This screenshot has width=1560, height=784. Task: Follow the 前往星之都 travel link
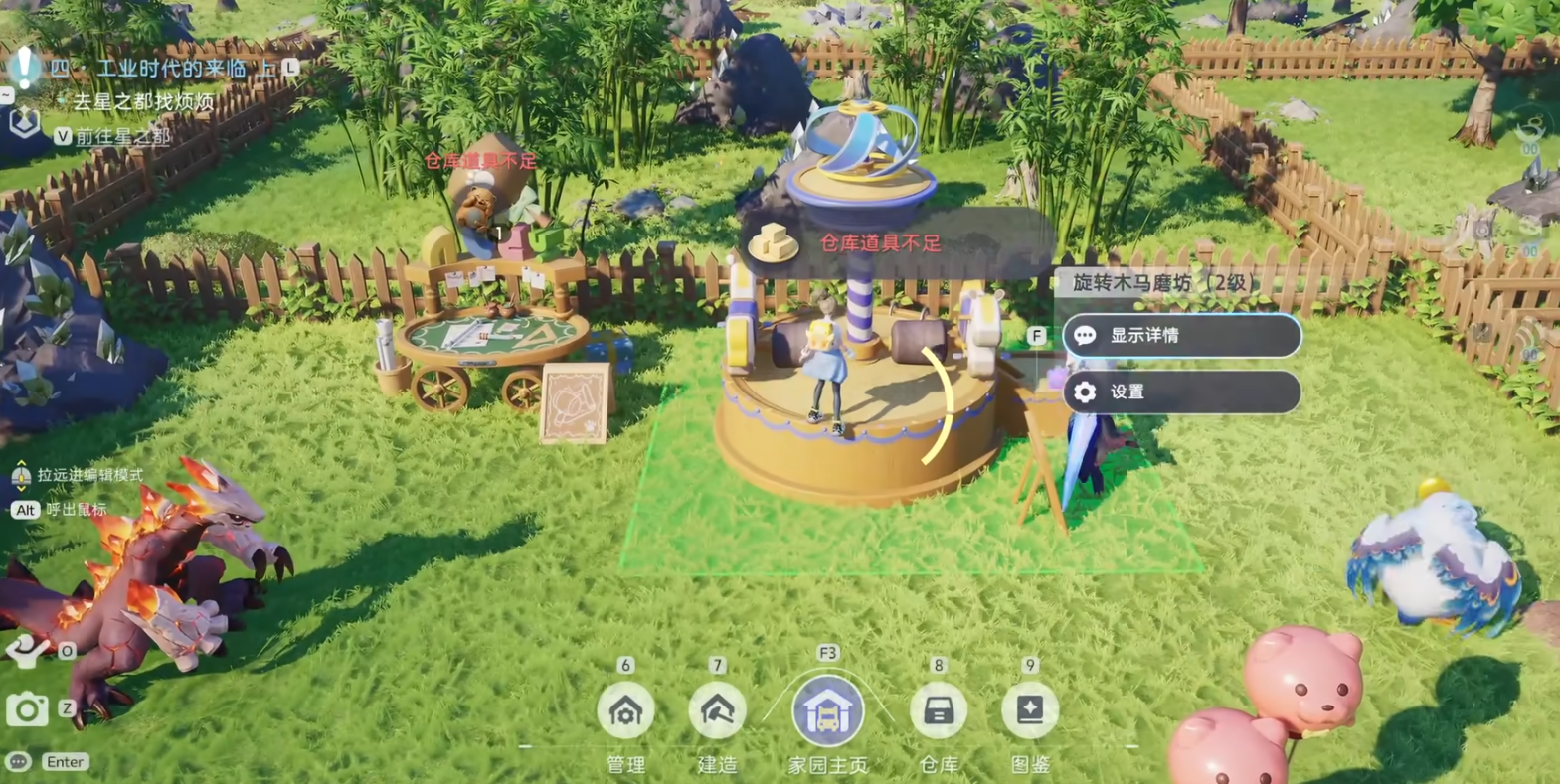(x=123, y=136)
